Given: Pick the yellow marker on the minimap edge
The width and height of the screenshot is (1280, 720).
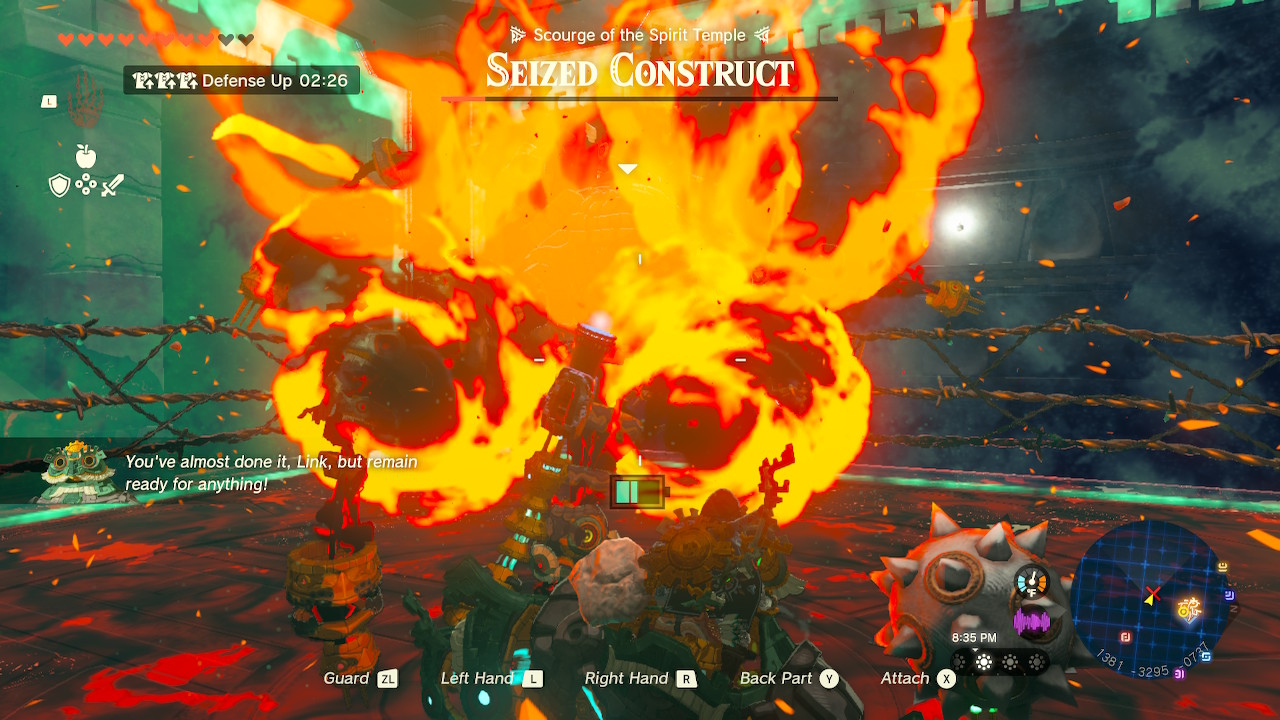Looking at the screenshot, I should coord(1223,567).
